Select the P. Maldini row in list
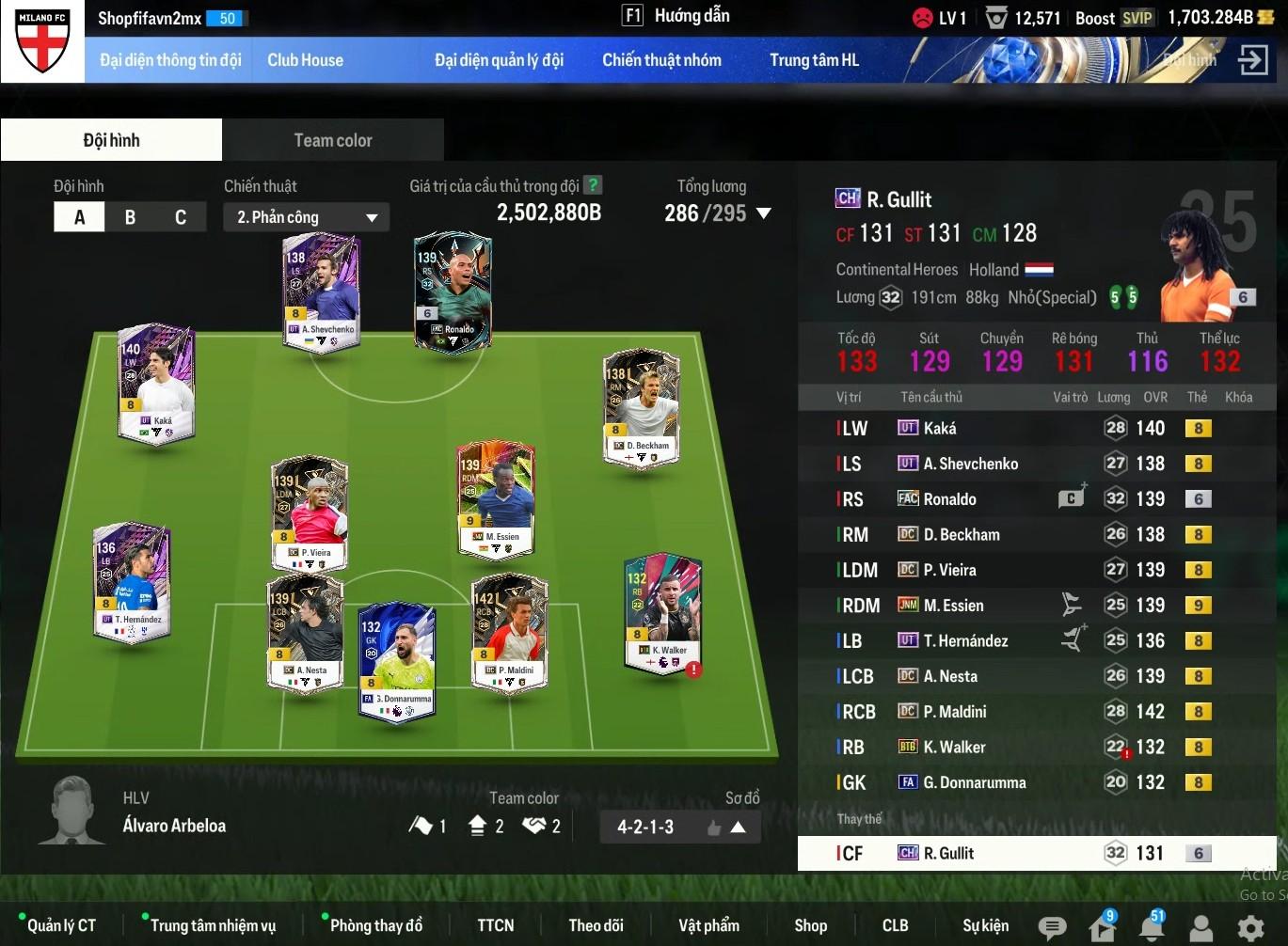The height and width of the screenshot is (946, 1288). (1035, 712)
